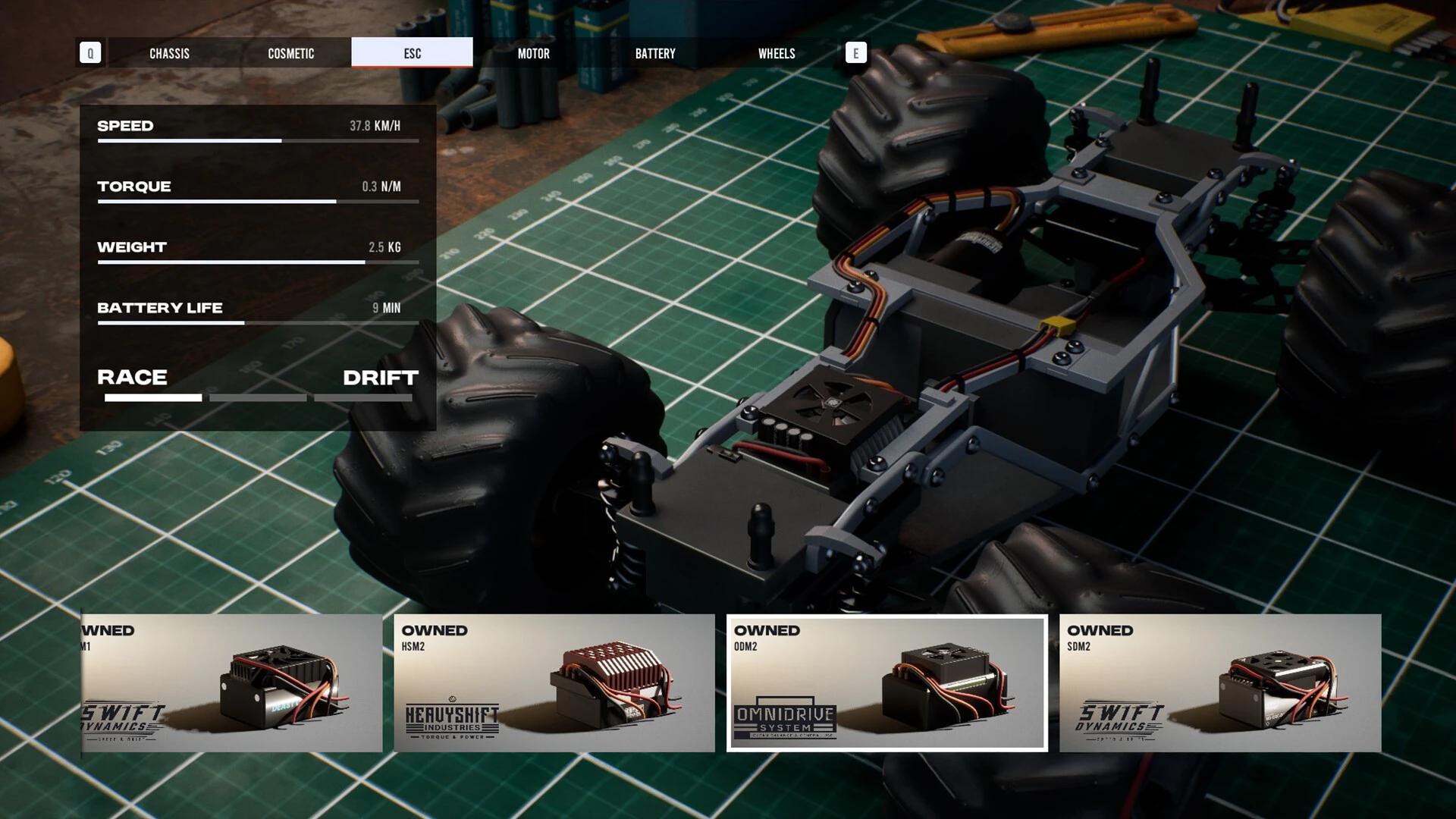Select the ODM2 OmniDrive System ESC
The width and height of the screenshot is (1456, 819).
[887, 682]
